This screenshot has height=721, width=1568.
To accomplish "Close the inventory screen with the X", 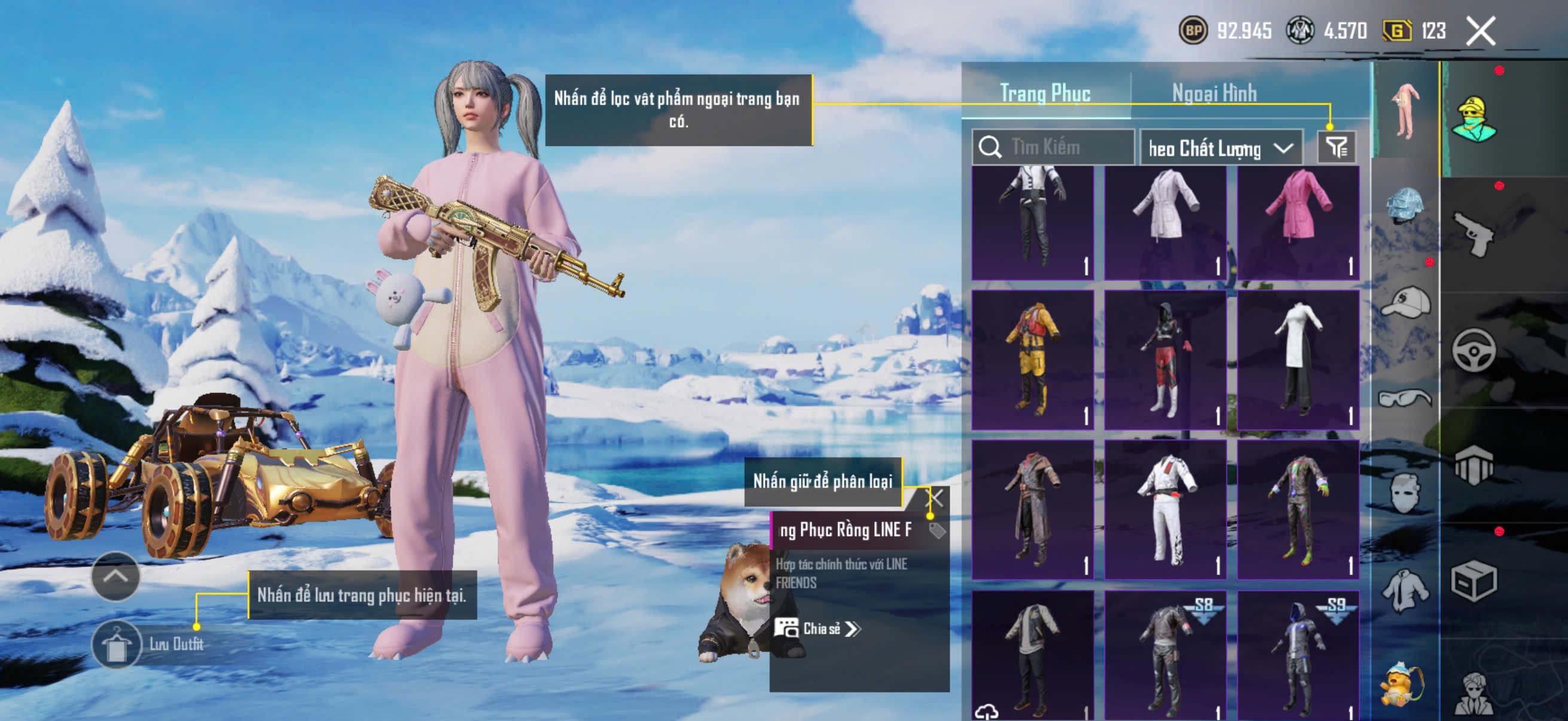I will click(x=1480, y=32).
